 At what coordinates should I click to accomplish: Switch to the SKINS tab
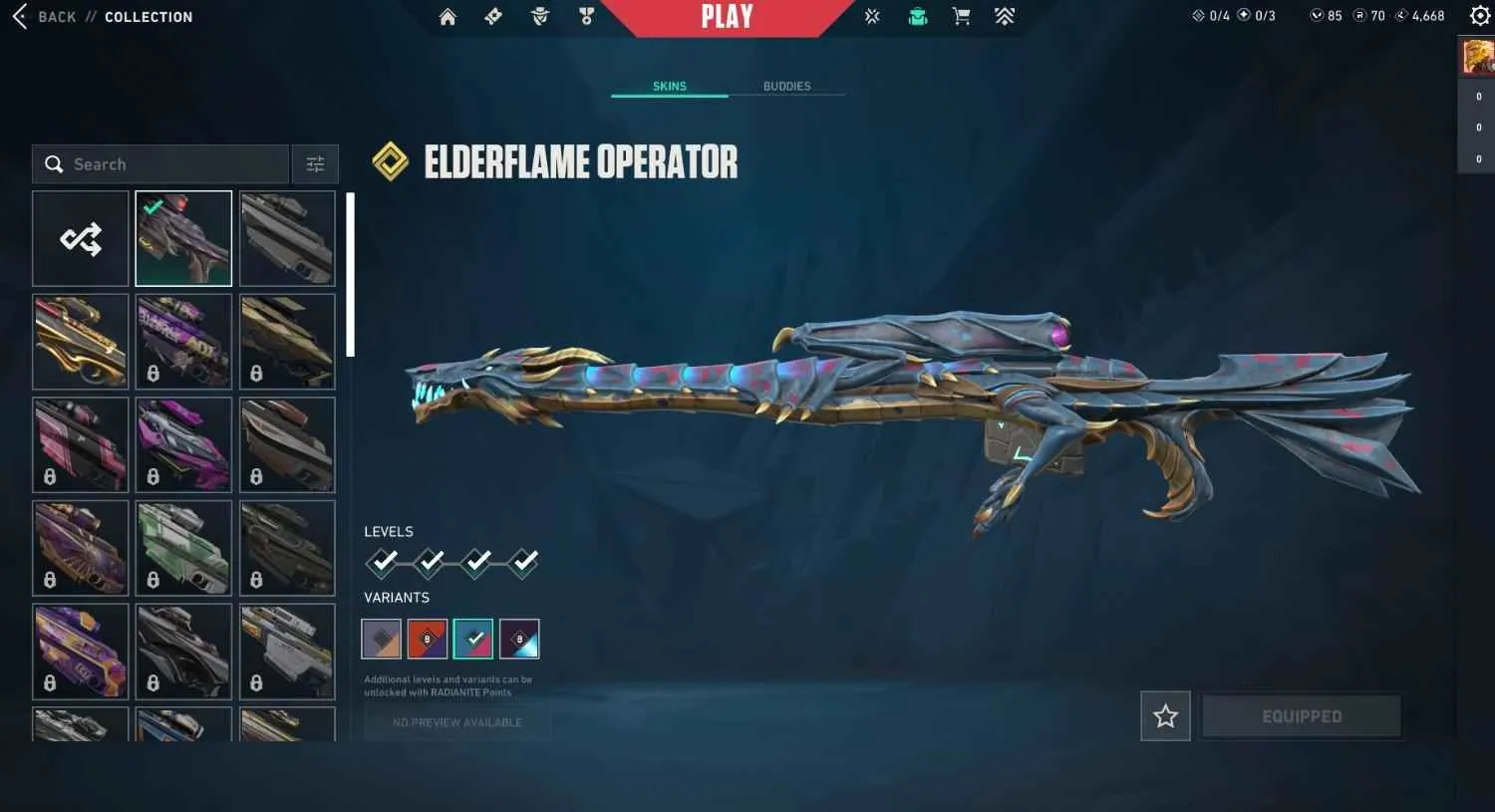coord(669,86)
